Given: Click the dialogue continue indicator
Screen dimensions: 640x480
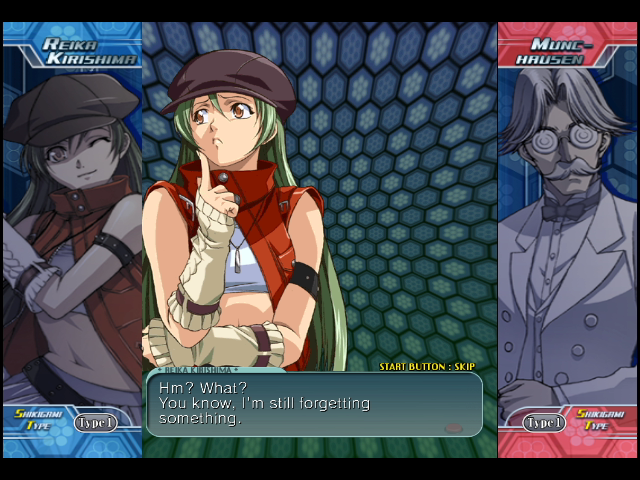Looking at the screenshot, I should click(453, 428).
